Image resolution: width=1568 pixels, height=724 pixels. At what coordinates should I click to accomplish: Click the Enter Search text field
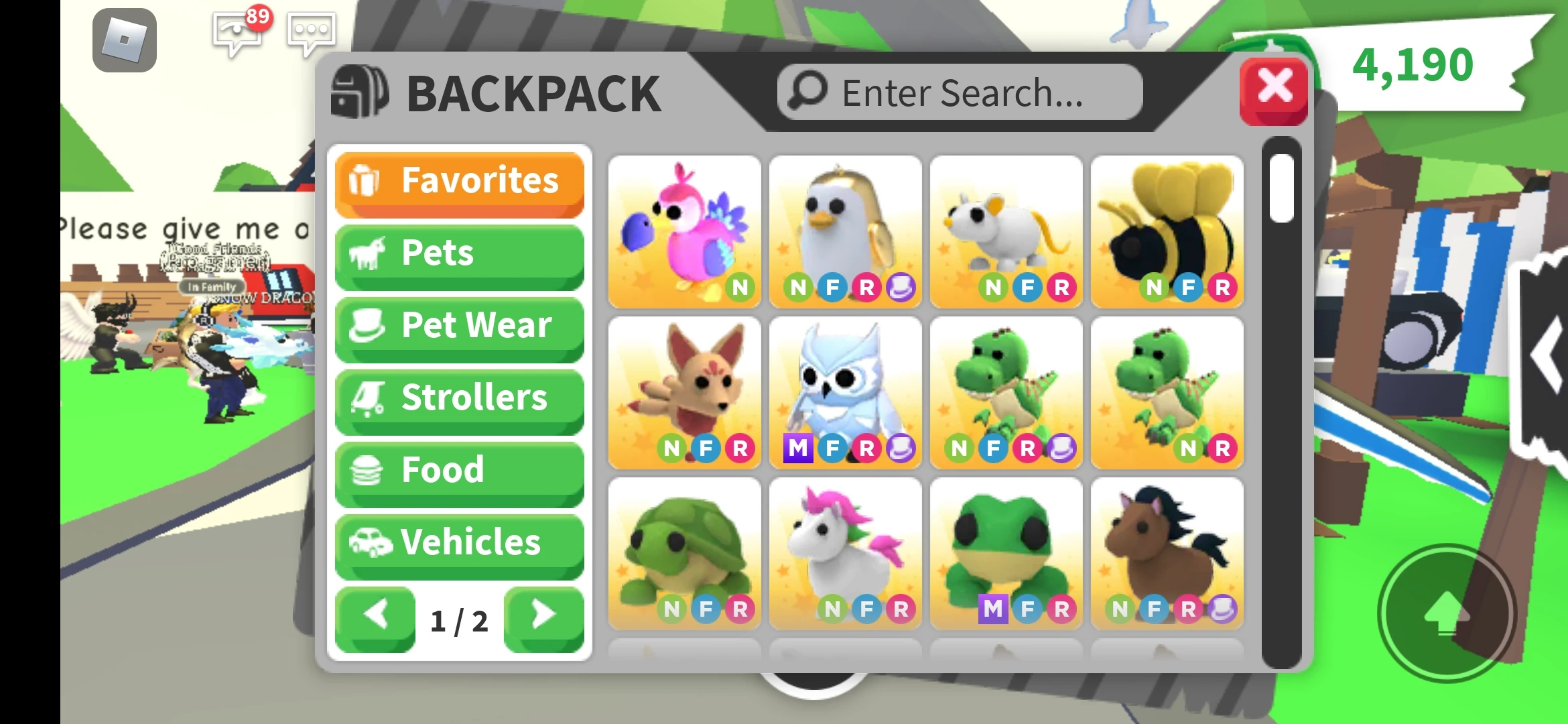(958, 92)
